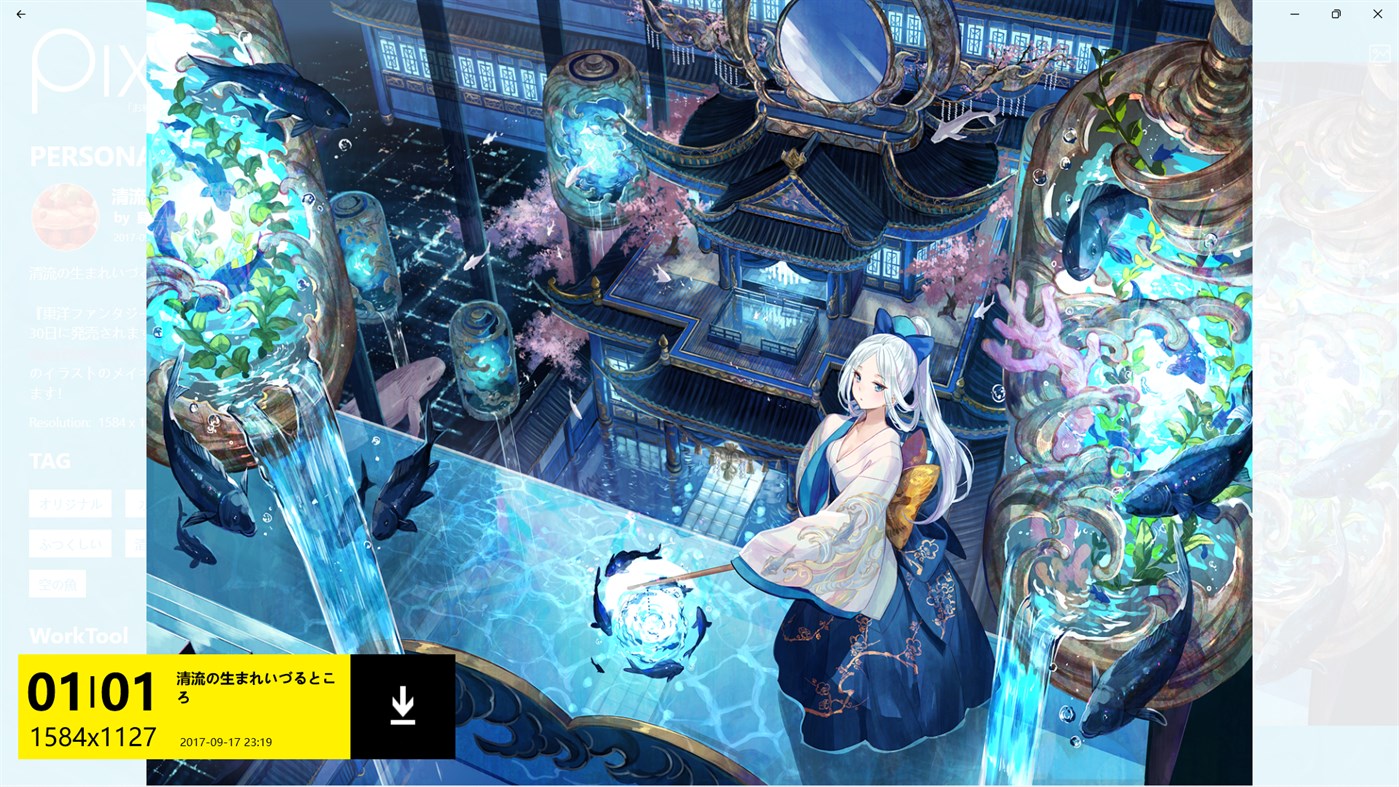Select the 空の魚 tag
Viewport: 1399px width, 787px height.
[x=57, y=583]
